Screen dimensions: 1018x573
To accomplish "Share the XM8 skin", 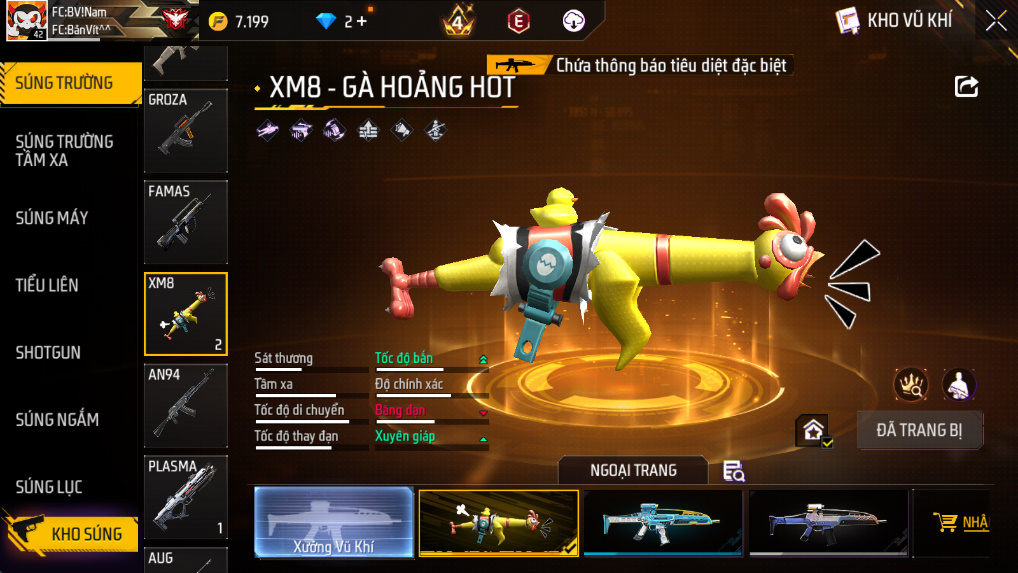I will pyautogui.click(x=966, y=87).
